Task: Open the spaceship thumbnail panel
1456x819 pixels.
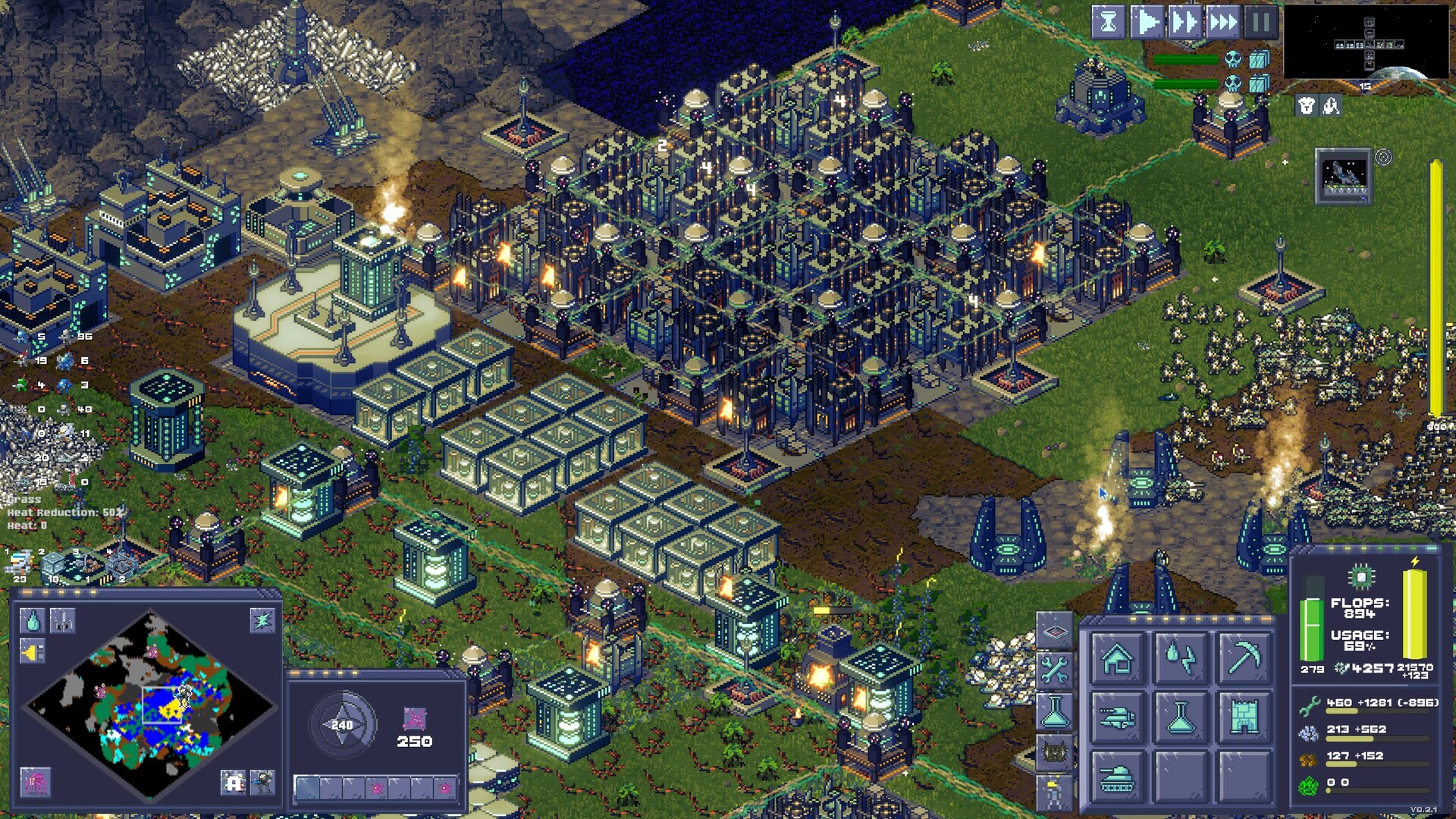Action: tap(1343, 176)
